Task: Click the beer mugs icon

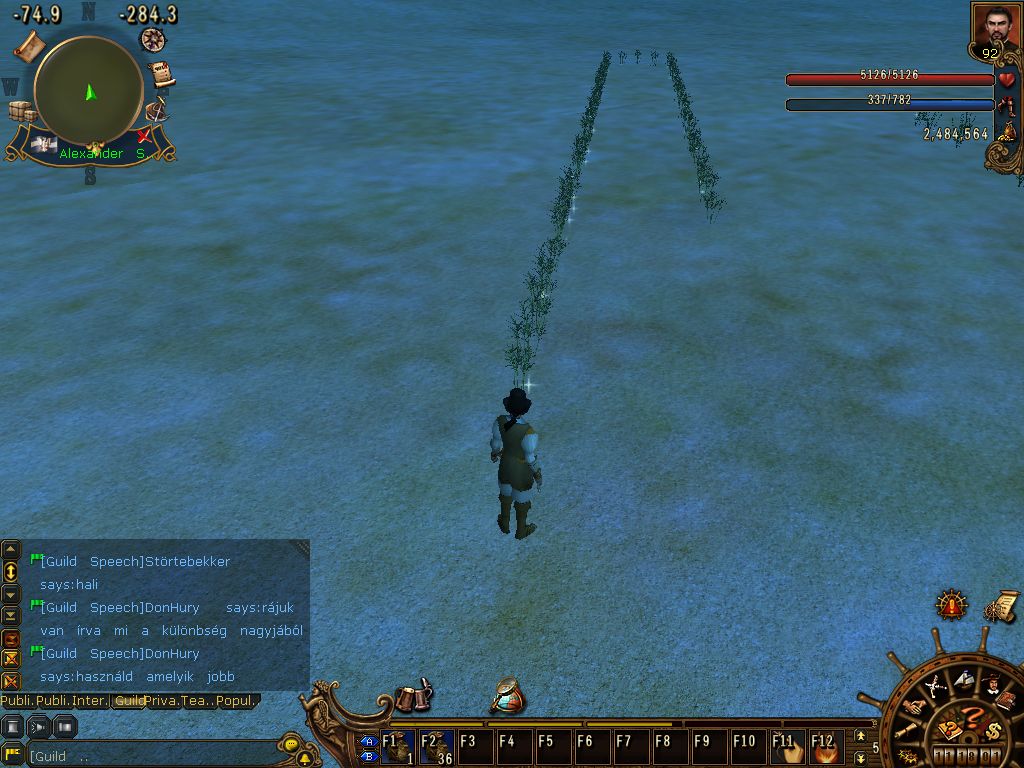Action: [x=412, y=697]
